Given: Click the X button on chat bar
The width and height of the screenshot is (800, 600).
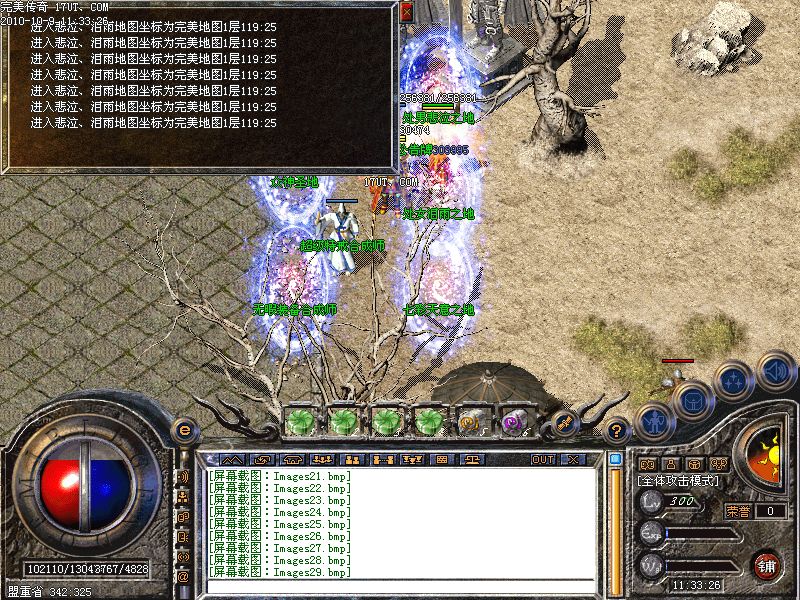Looking at the screenshot, I should coord(573,459).
